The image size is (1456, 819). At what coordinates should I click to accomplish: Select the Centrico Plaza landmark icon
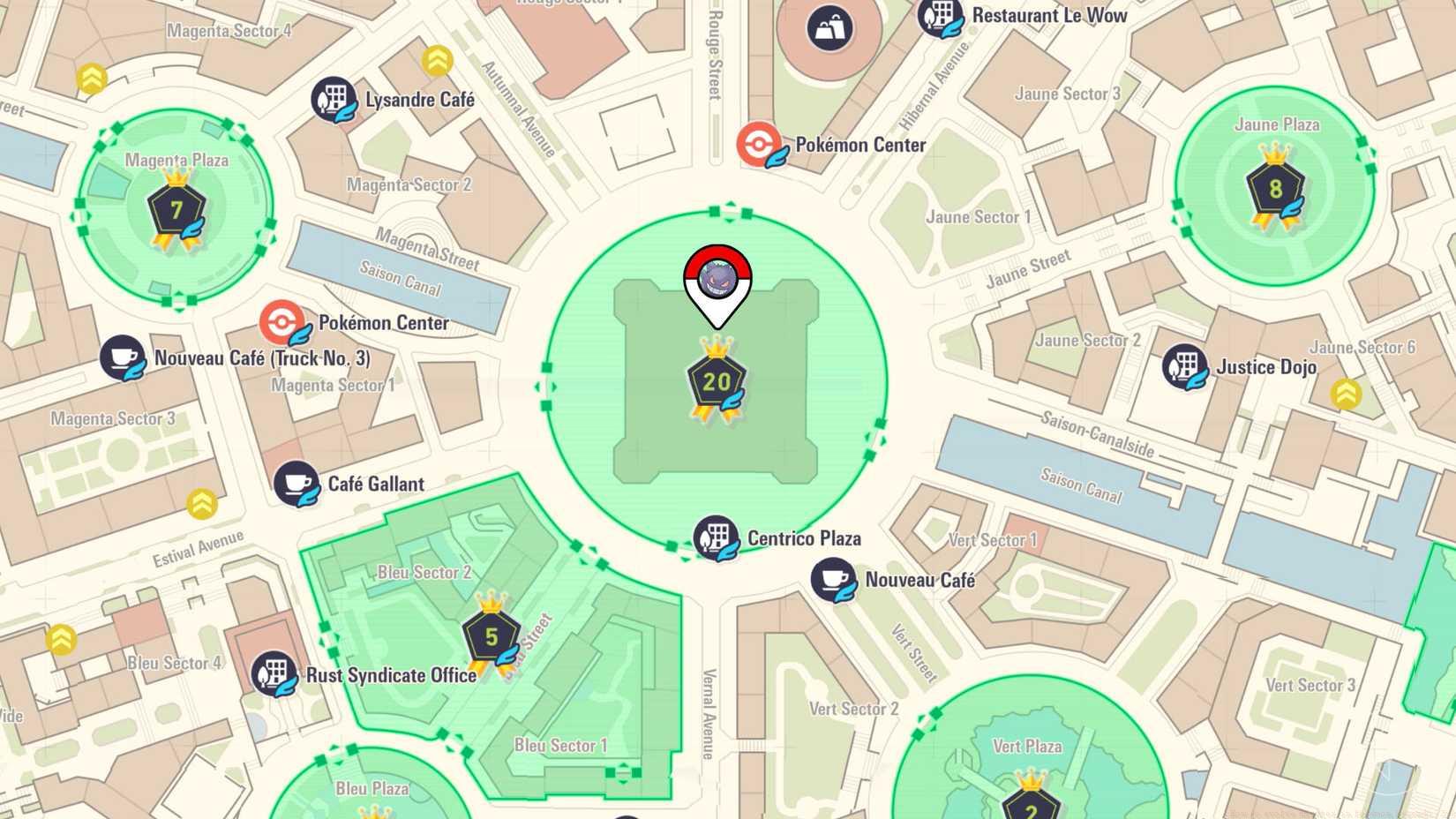[717, 535]
